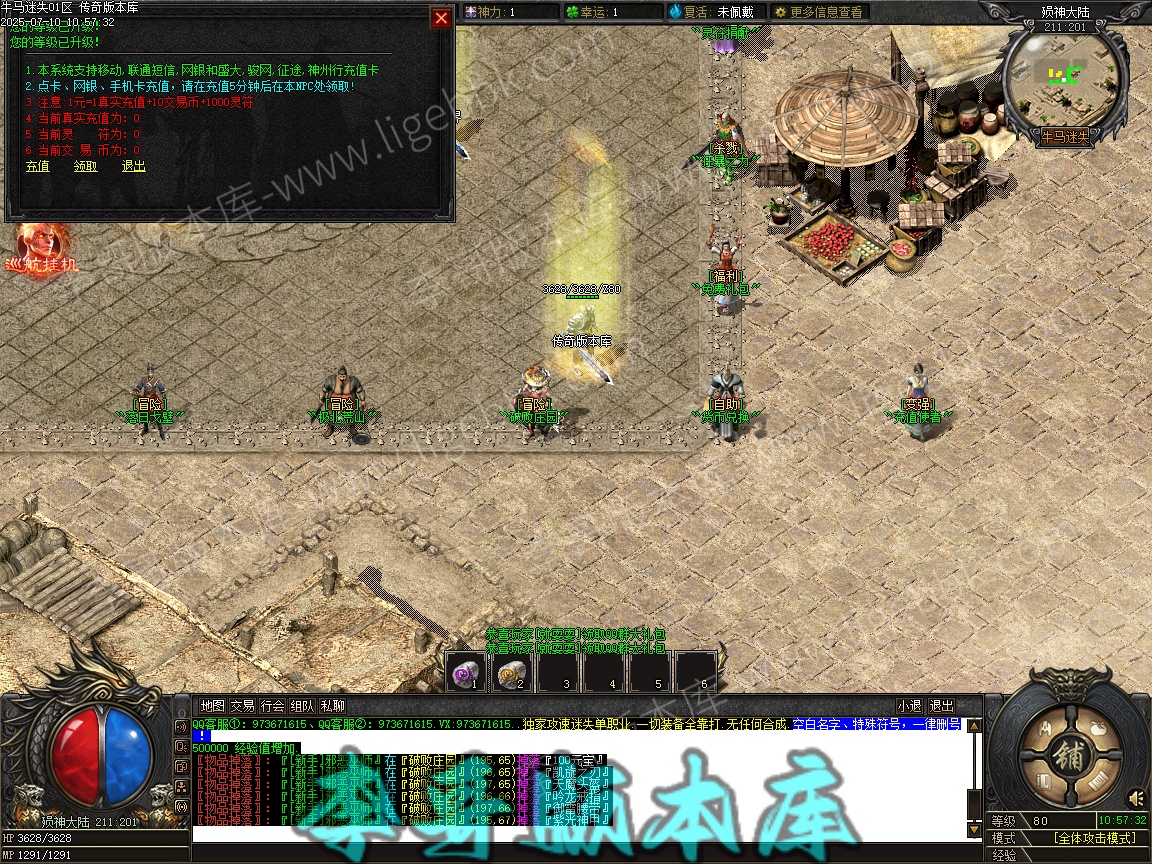Open the 地图 map tab
This screenshot has width=1152, height=864.
[212, 706]
